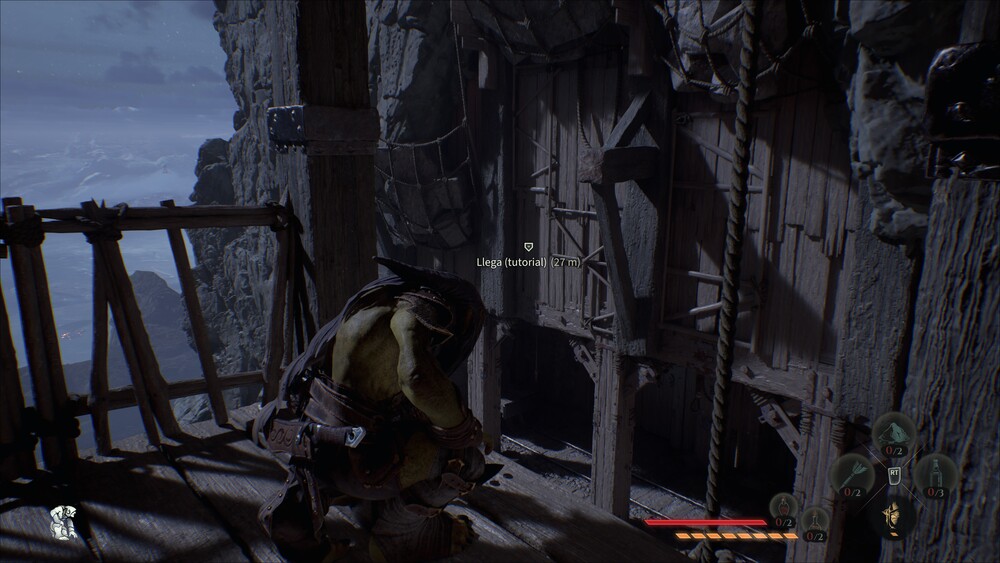Select the sand pile item in the wheel
Image resolution: width=1000 pixels, height=563 pixels.
pyautogui.click(x=893, y=432)
